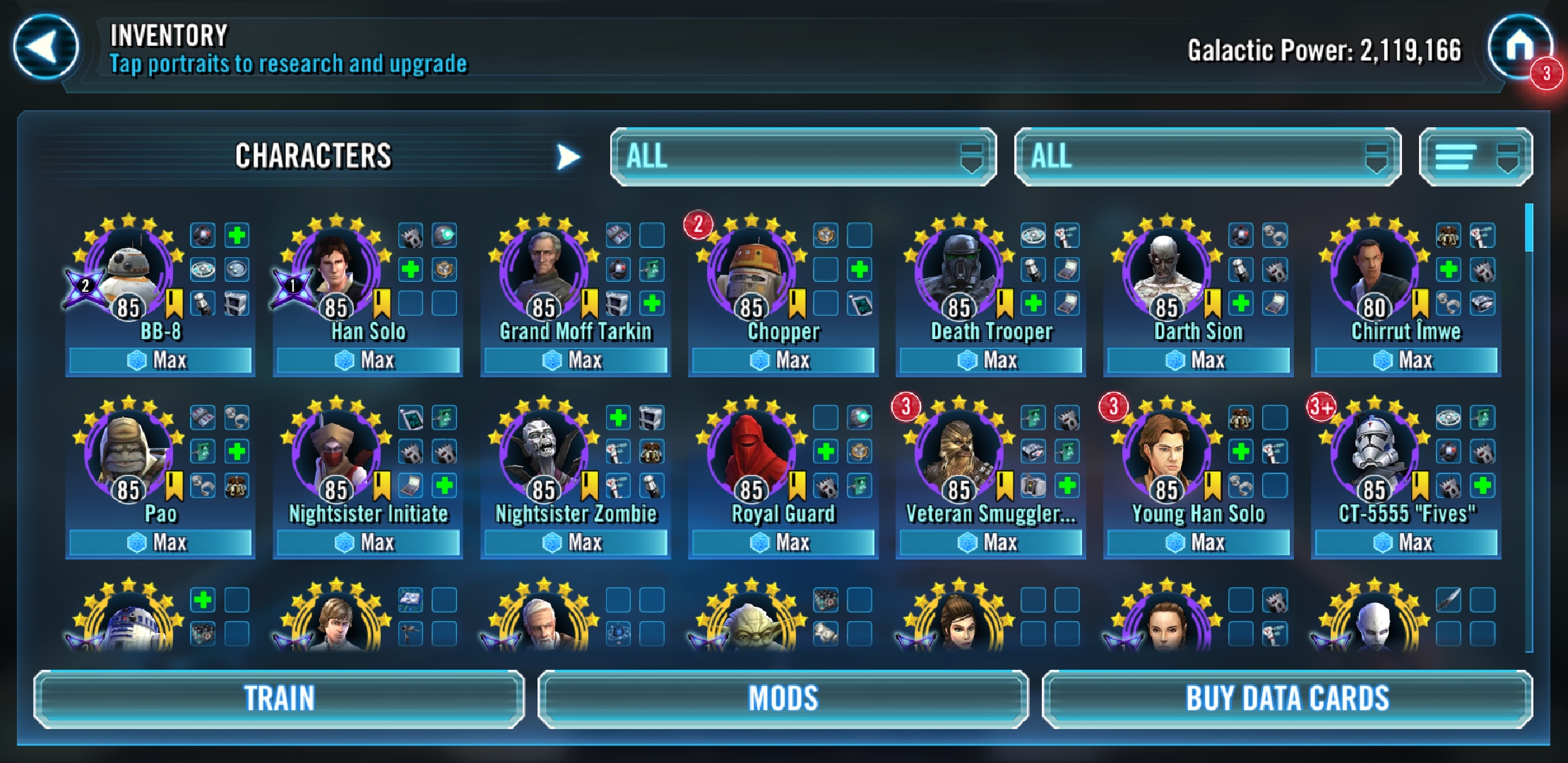Go back using the arrow button
Image resolution: width=1568 pixels, height=763 pixels.
click(x=45, y=48)
